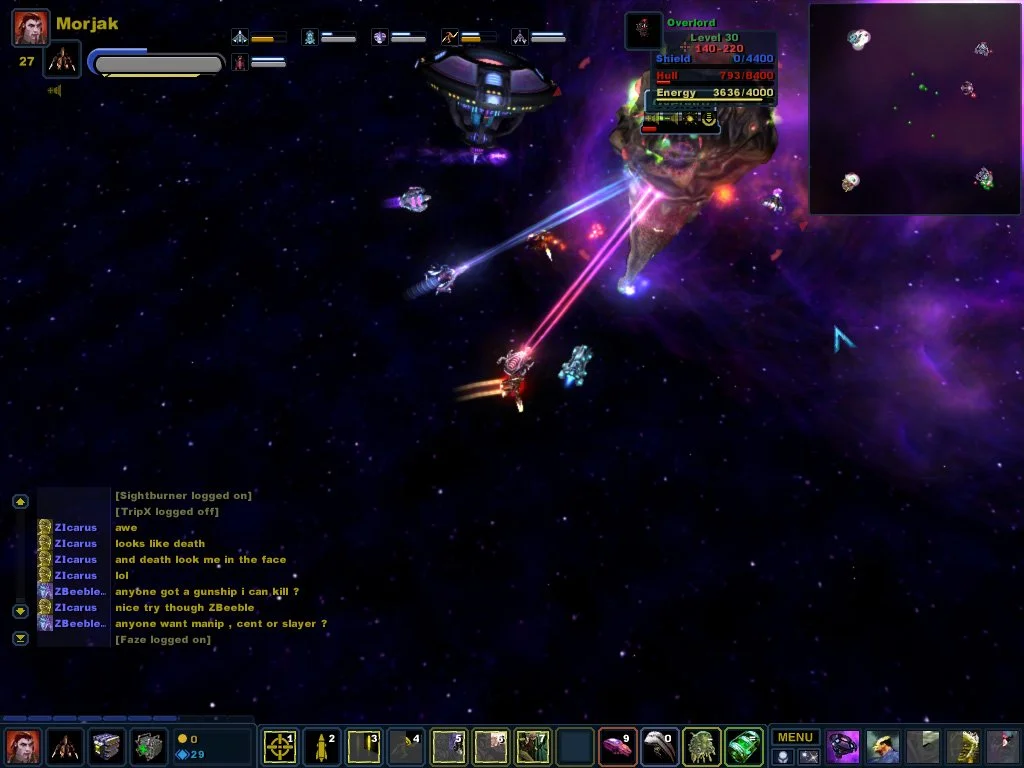Image resolution: width=1024 pixels, height=768 pixels.
Task: Click the bald crew member portrait
Action: pyautogui.click(x=883, y=747)
